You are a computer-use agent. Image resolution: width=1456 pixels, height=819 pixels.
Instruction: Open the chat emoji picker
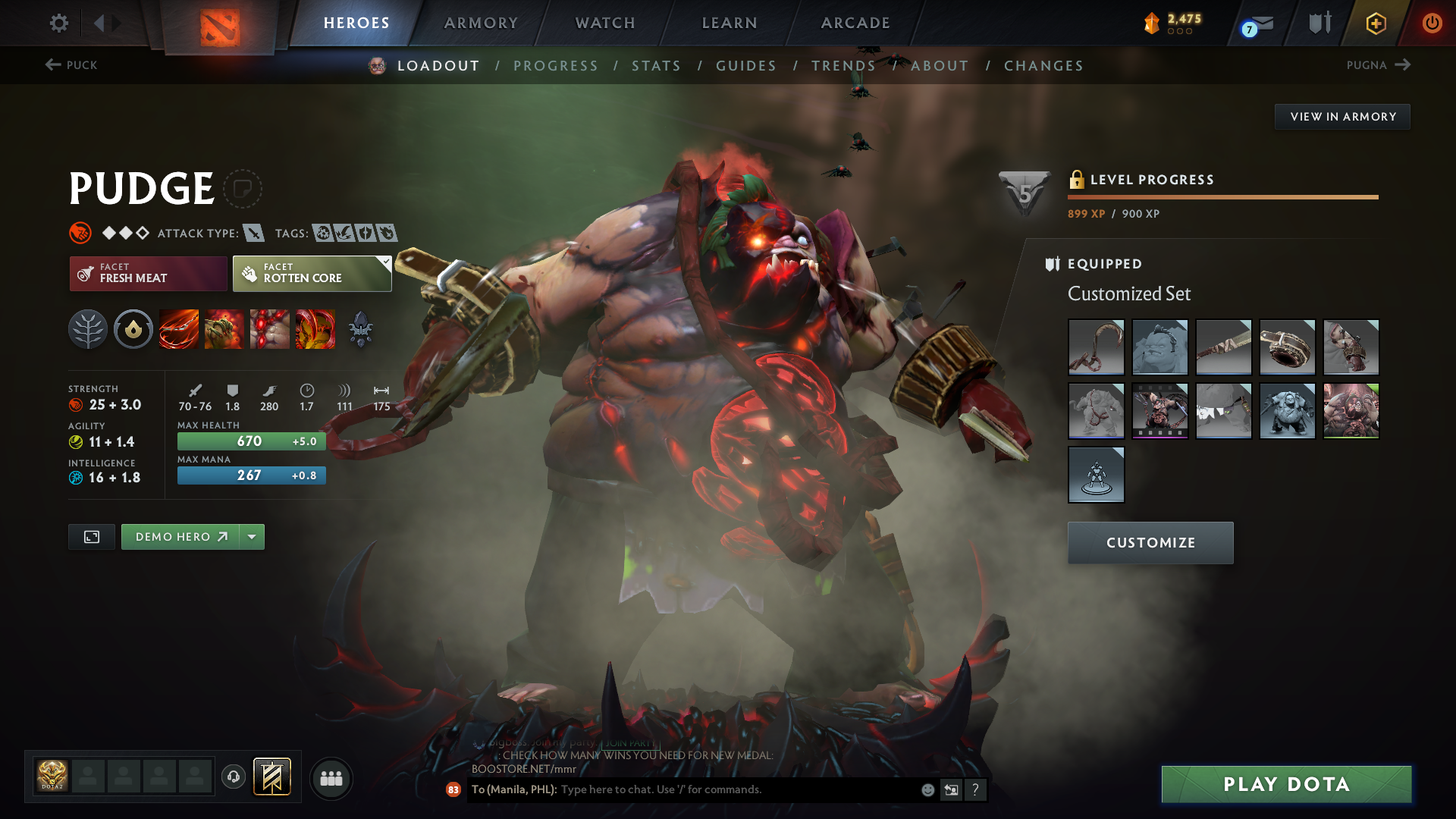pos(927,789)
